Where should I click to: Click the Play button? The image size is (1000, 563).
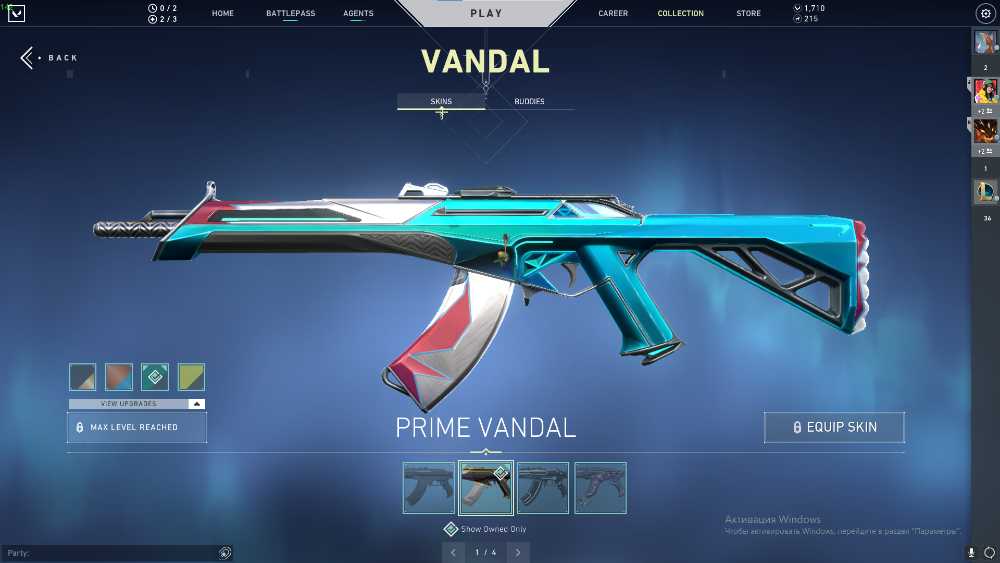[486, 14]
